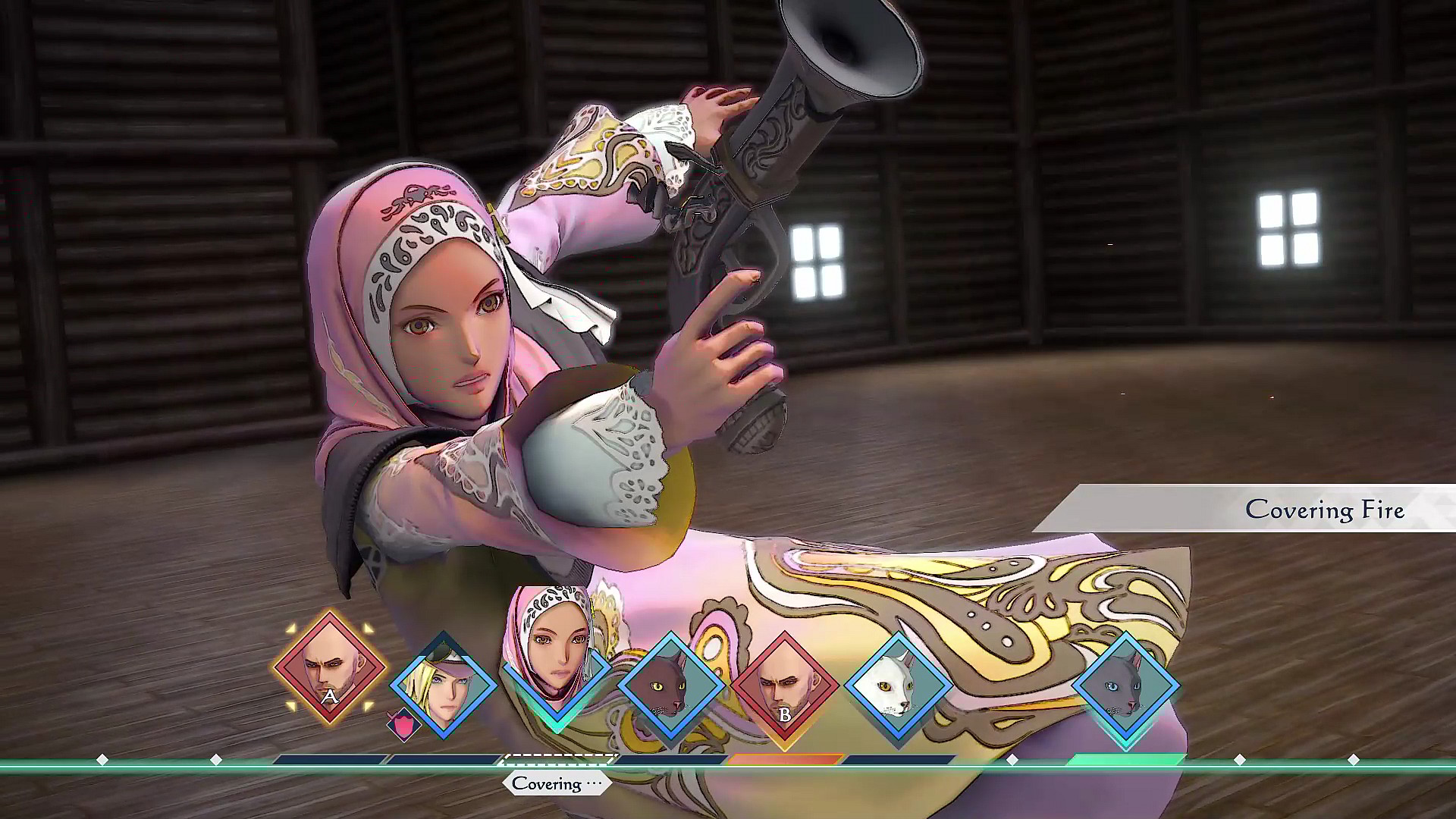Select the blonde woman's portrait in the turn order

tap(444, 694)
